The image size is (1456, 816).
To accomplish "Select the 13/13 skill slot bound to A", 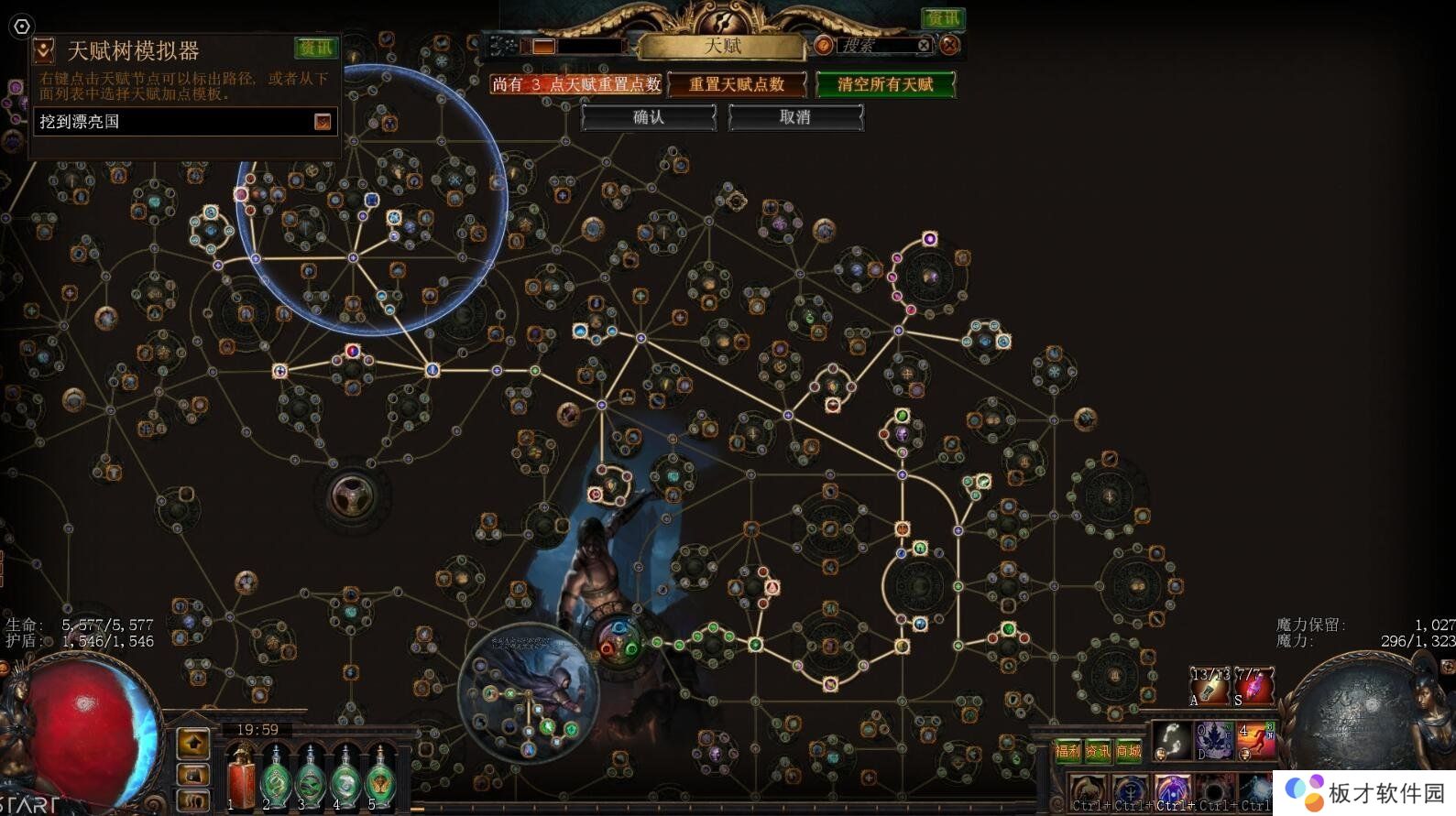I will click(1210, 687).
